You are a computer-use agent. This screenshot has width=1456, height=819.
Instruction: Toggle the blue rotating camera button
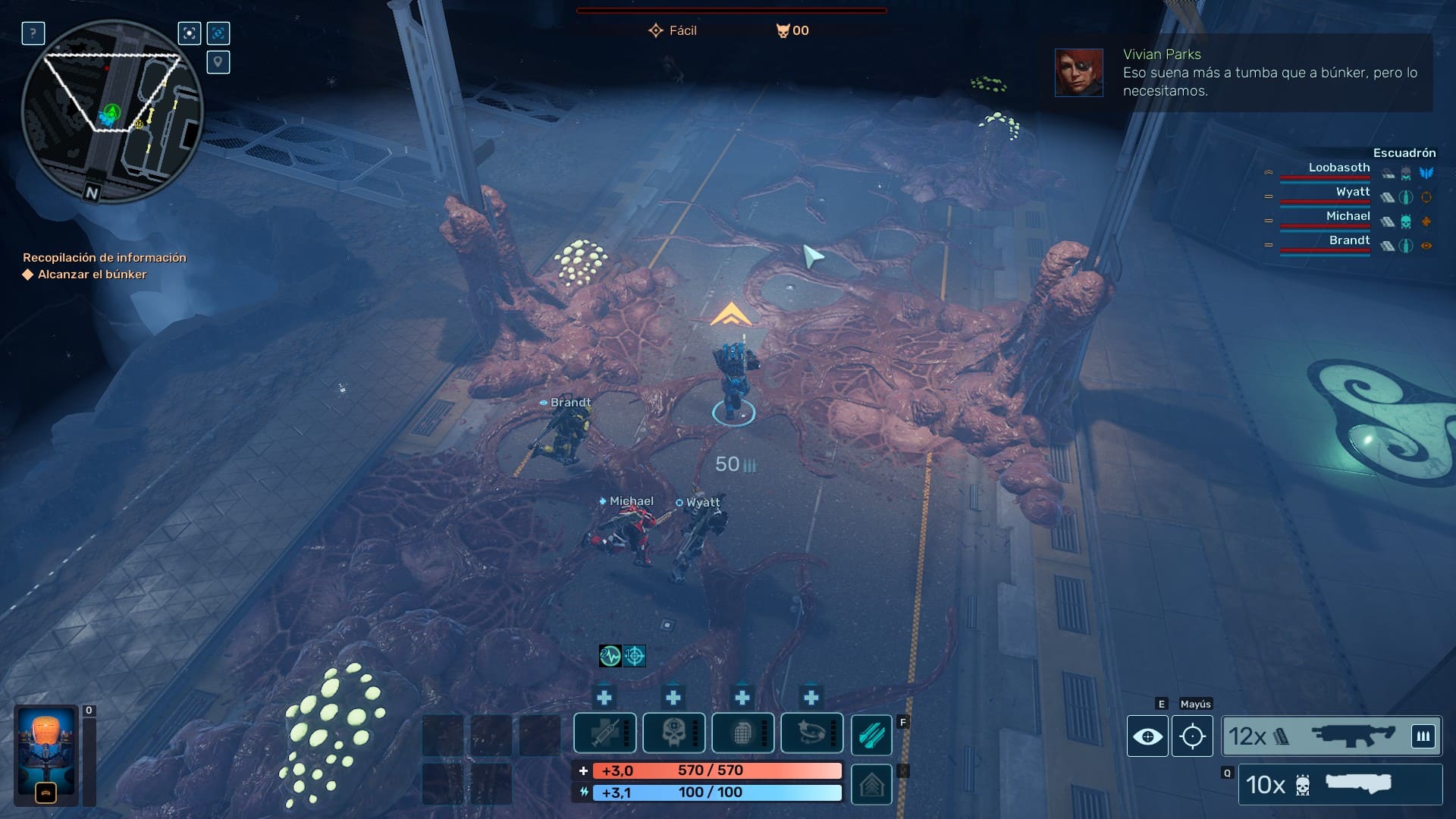click(x=218, y=33)
